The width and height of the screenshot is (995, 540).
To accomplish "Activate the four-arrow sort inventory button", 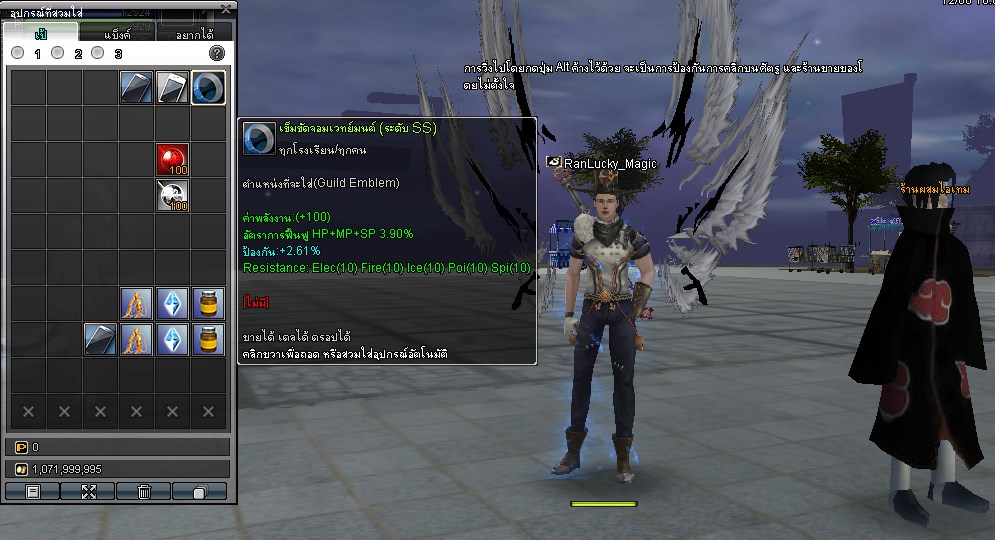I will pyautogui.click(x=88, y=491).
